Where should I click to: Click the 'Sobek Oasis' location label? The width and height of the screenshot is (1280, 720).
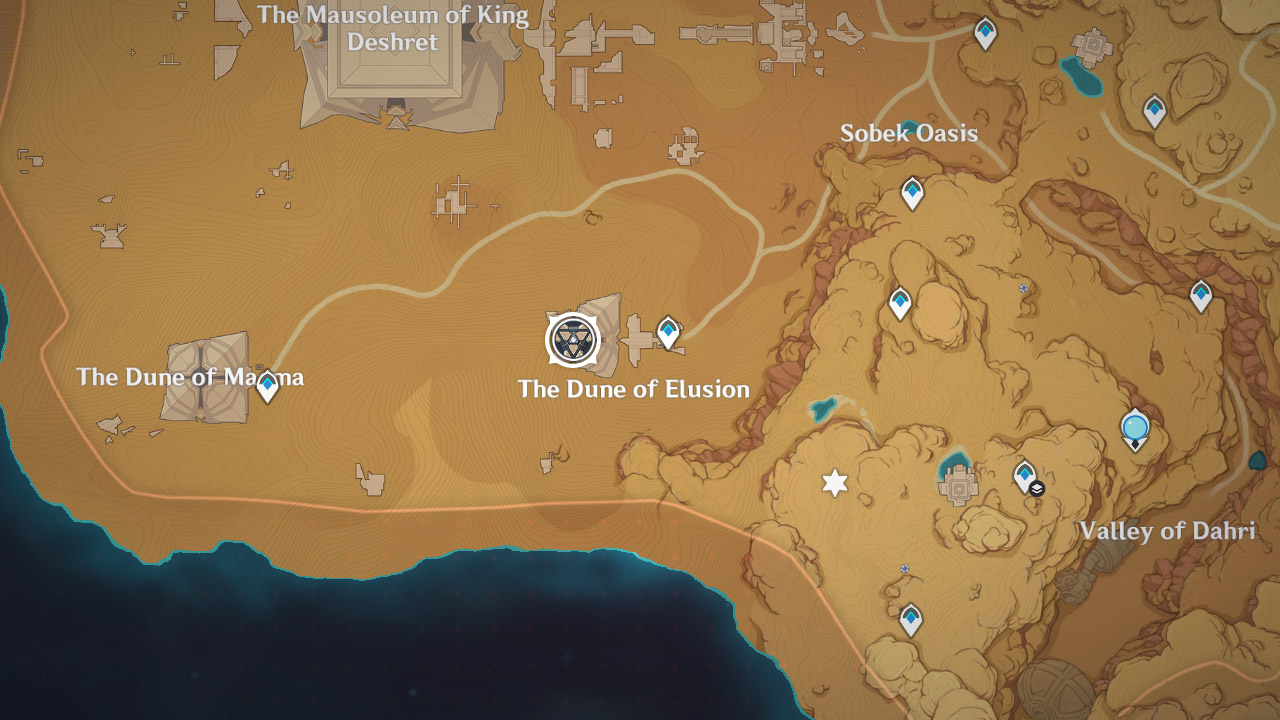click(910, 133)
